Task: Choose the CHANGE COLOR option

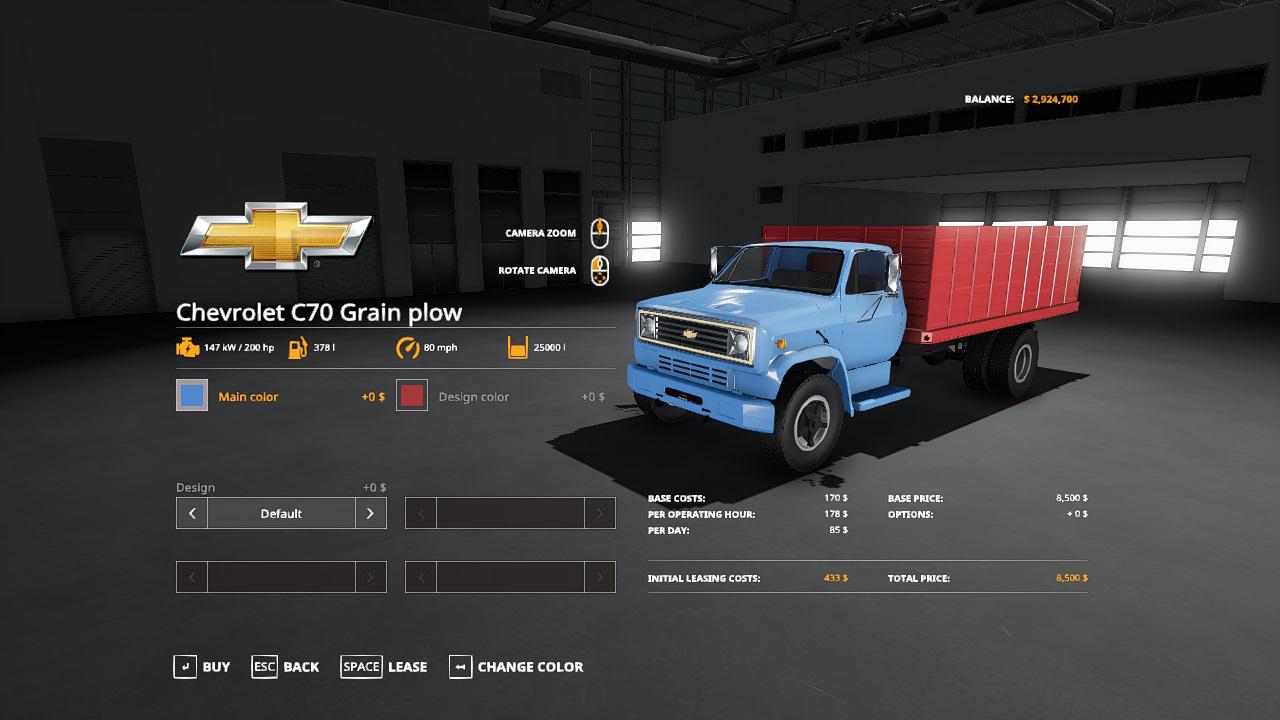Action: pyautogui.click(x=516, y=667)
